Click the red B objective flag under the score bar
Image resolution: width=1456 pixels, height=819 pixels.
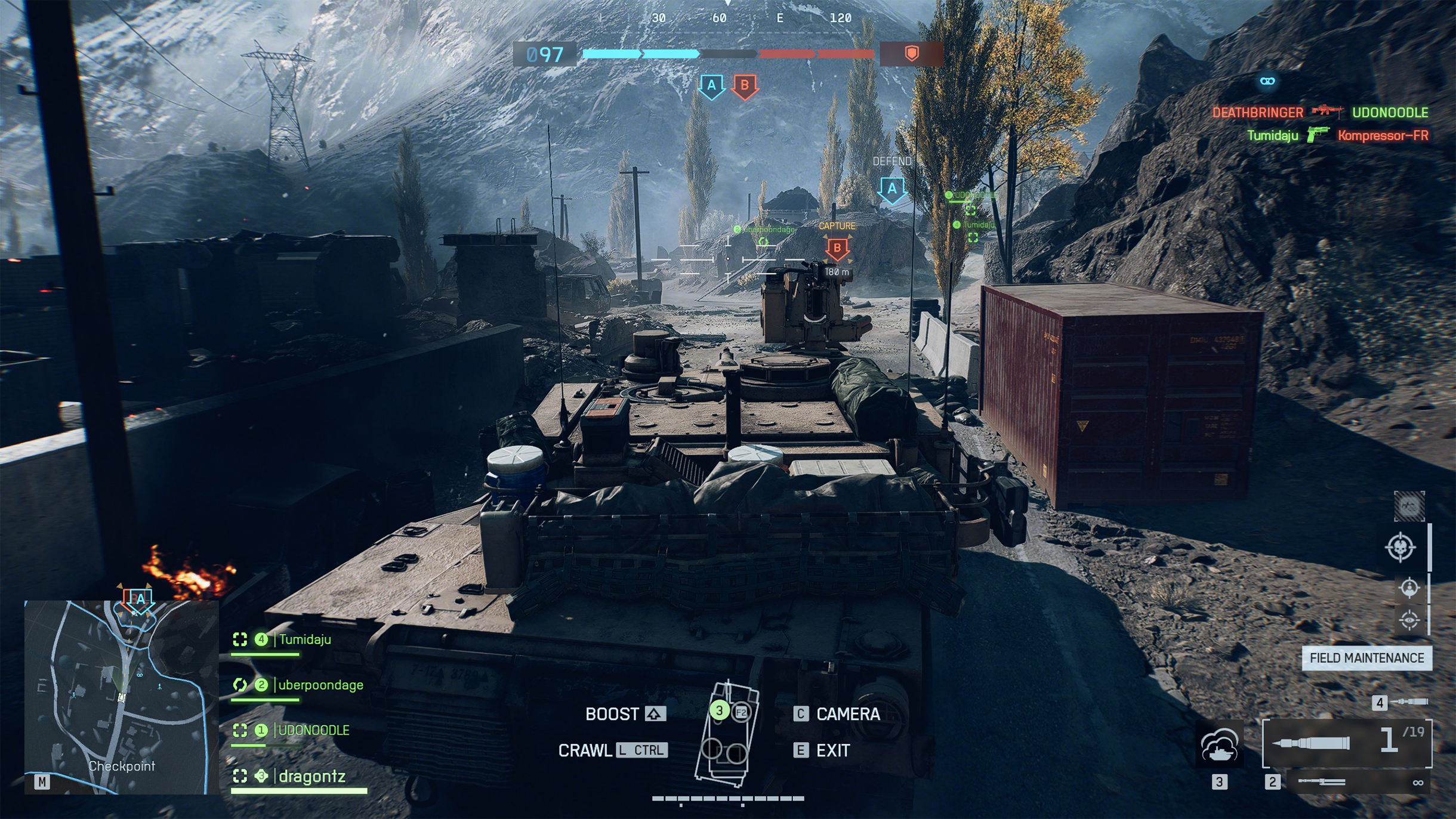pyautogui.click(x=745, y=86)
